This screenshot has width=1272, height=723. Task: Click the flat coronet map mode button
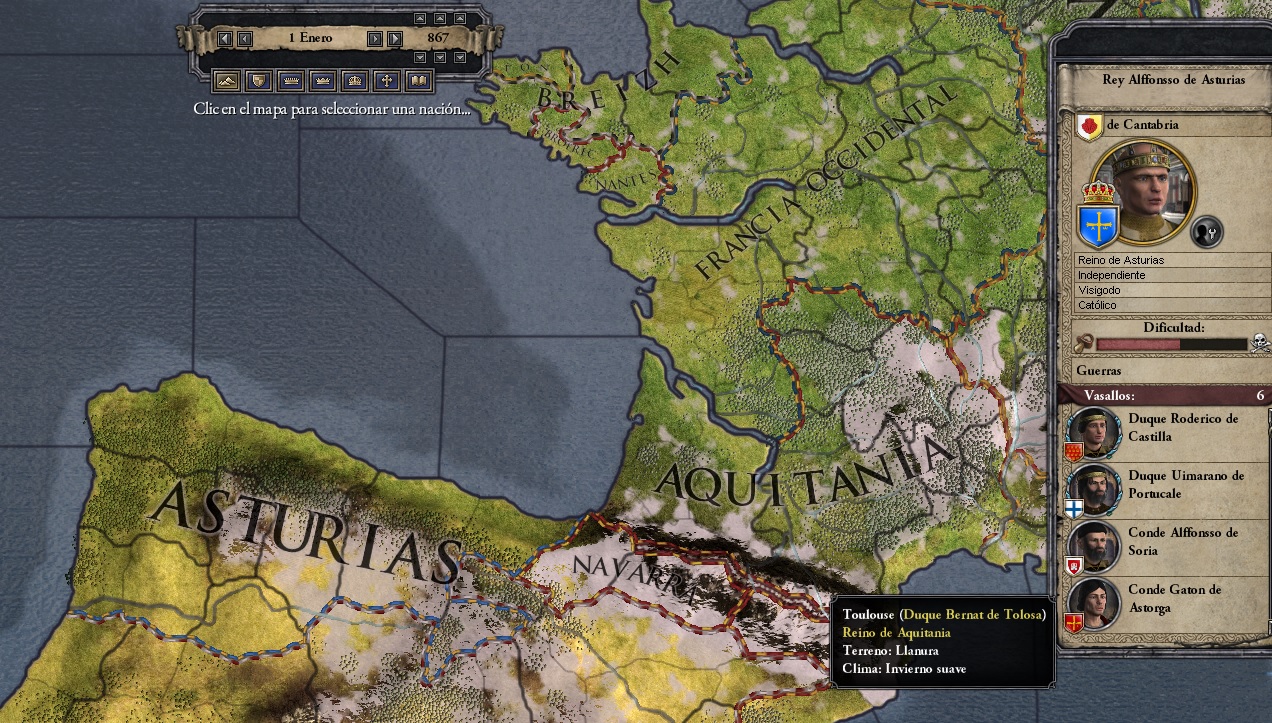pos(290,80)
